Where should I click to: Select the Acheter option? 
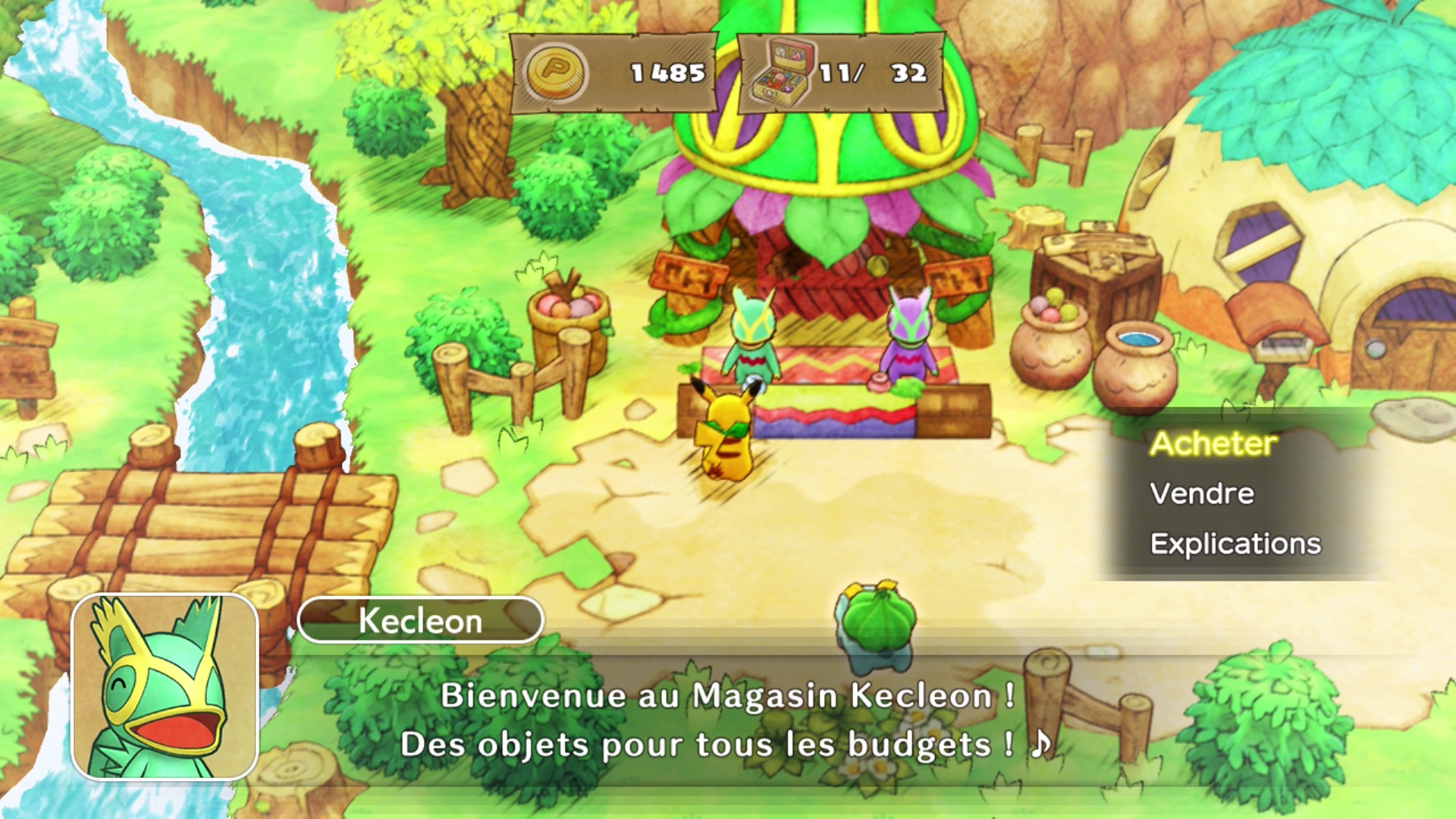(1216, 444)
